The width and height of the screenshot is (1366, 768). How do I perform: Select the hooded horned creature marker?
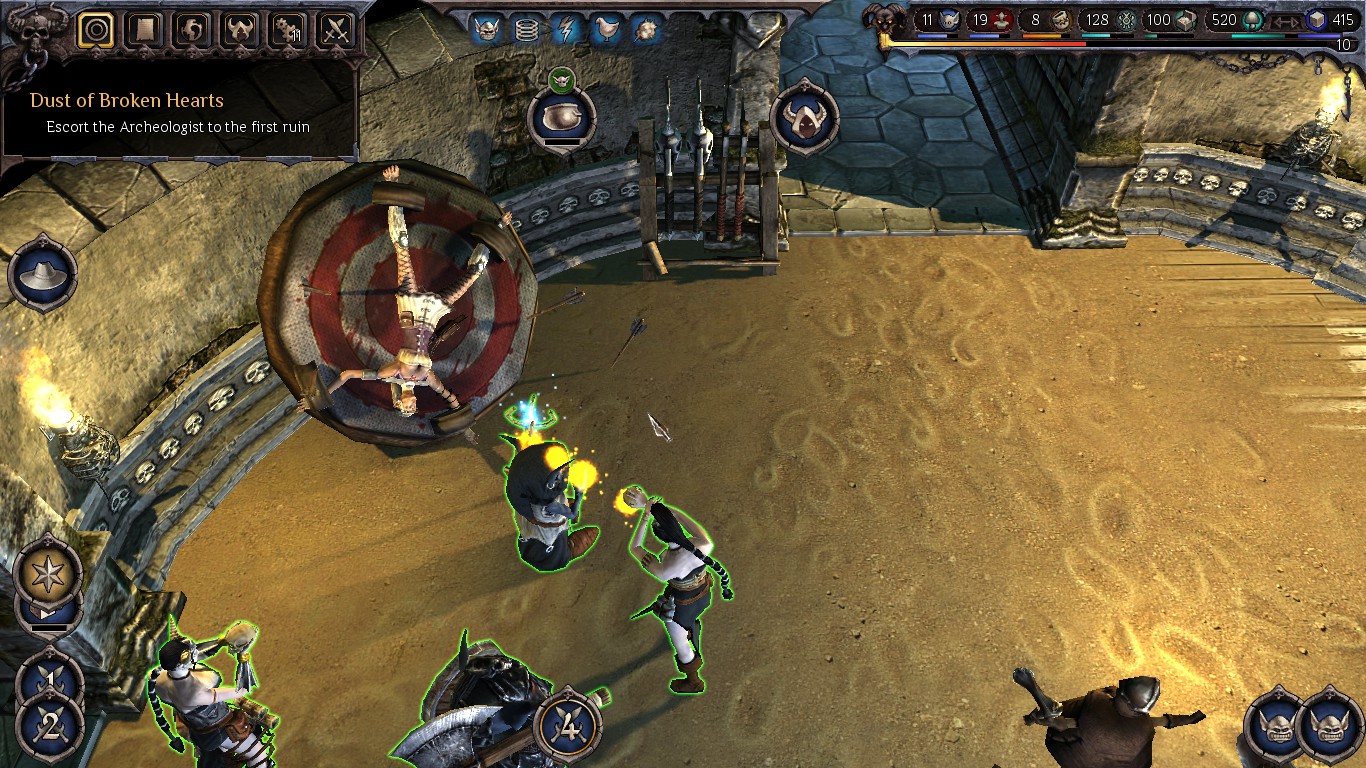[x=804, y=118]
